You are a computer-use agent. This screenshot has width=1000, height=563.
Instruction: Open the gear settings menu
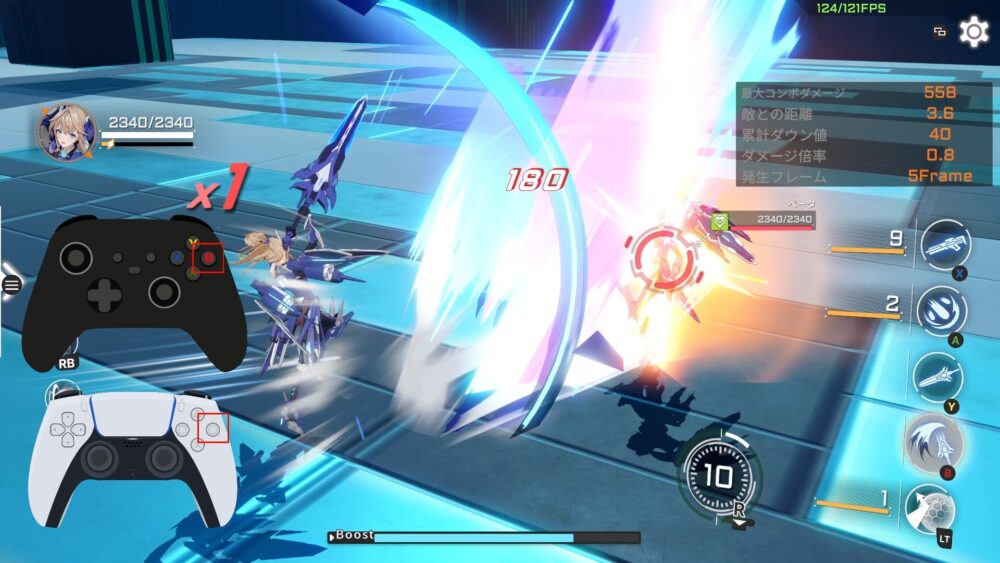click(x=973, y=32)
